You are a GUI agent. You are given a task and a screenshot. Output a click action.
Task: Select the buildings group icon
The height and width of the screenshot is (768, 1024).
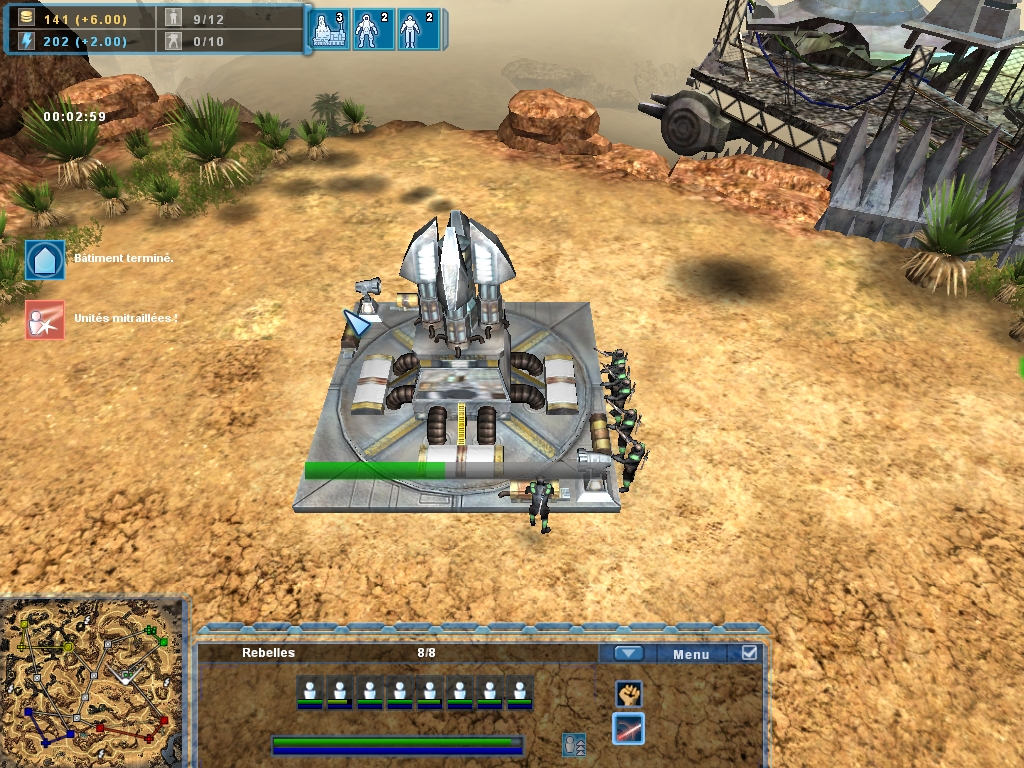(332, 30)
